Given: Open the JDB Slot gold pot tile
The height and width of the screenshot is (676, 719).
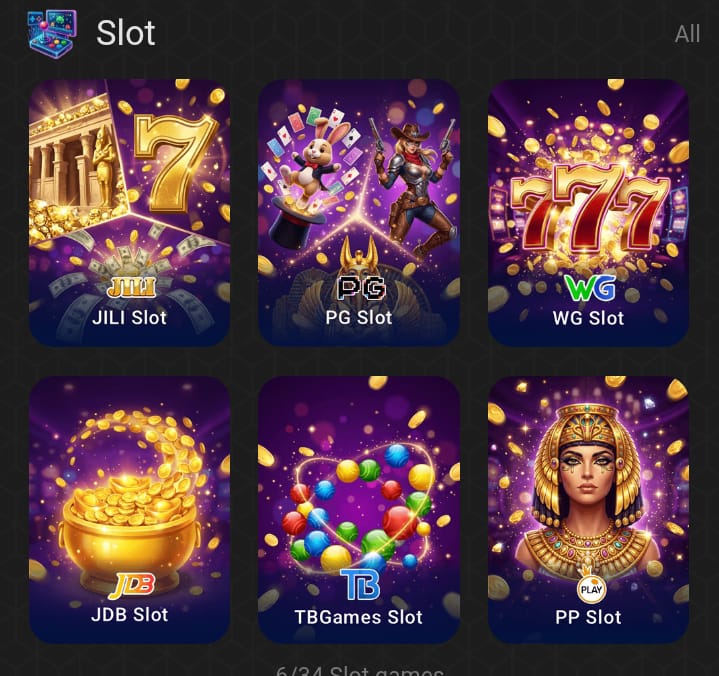Looking at the screenshot, I should [x=129, y=508].
